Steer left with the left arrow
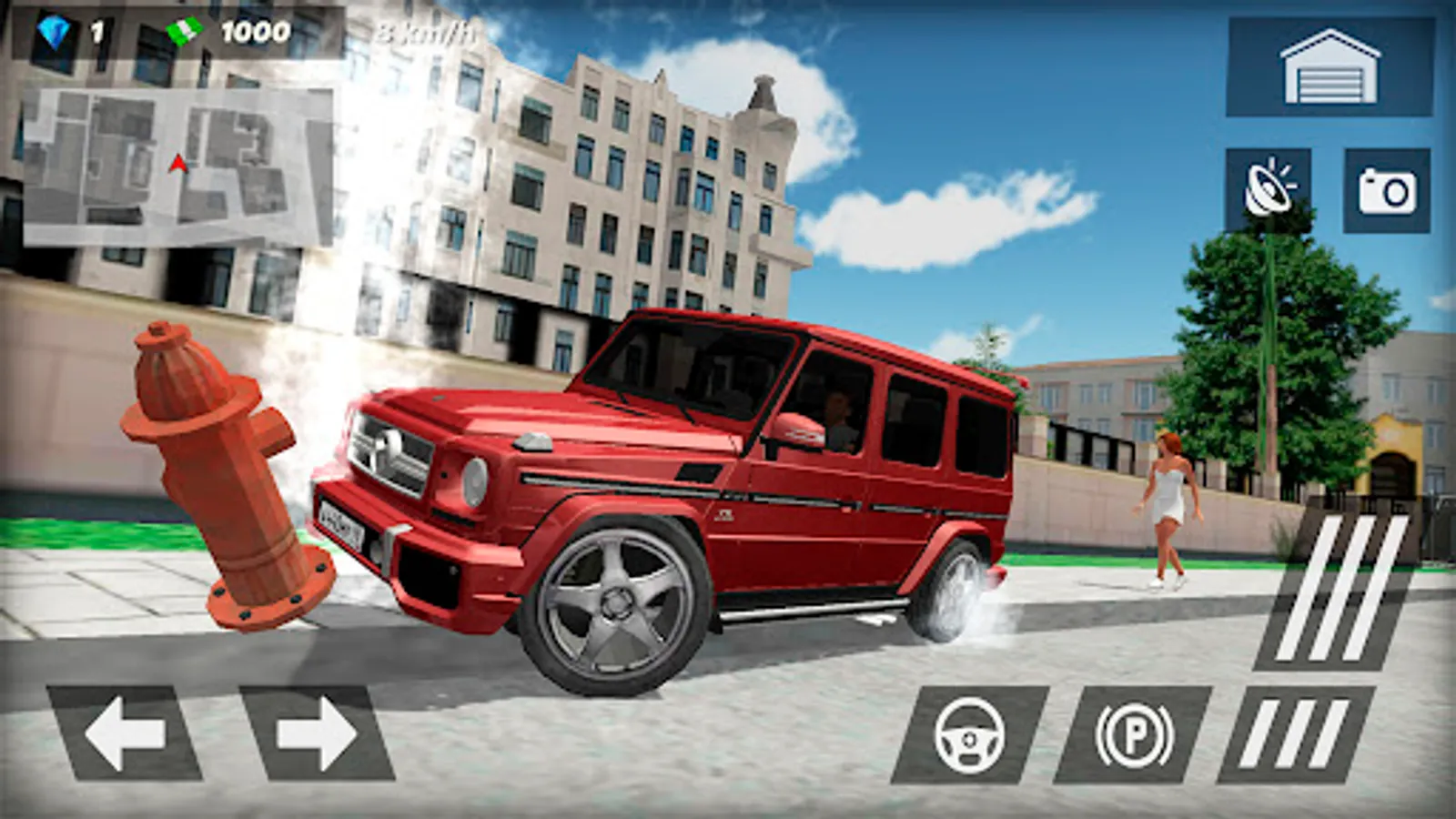 (x=124, y=733)
